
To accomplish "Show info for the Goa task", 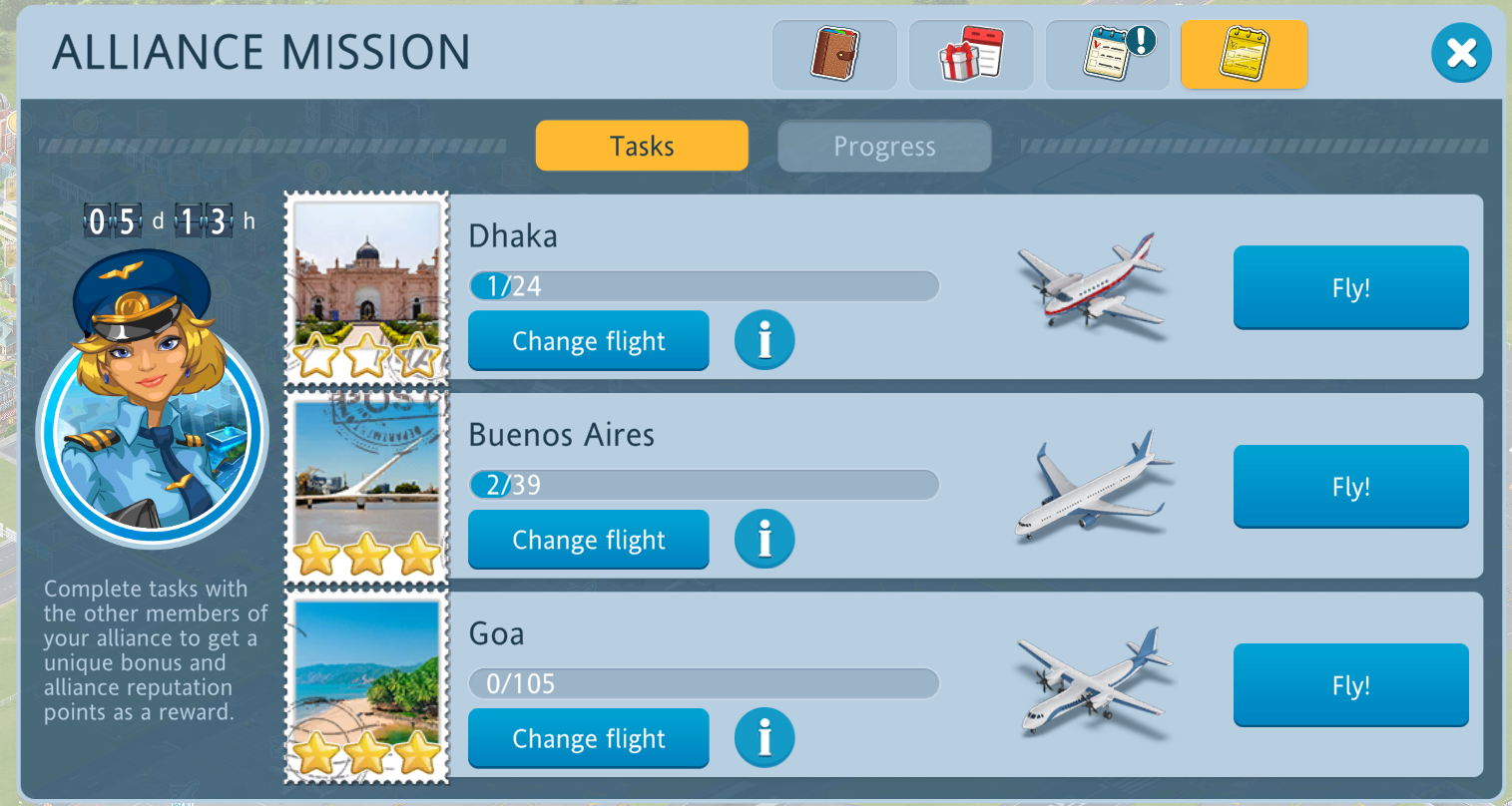I will click(764, 738).
